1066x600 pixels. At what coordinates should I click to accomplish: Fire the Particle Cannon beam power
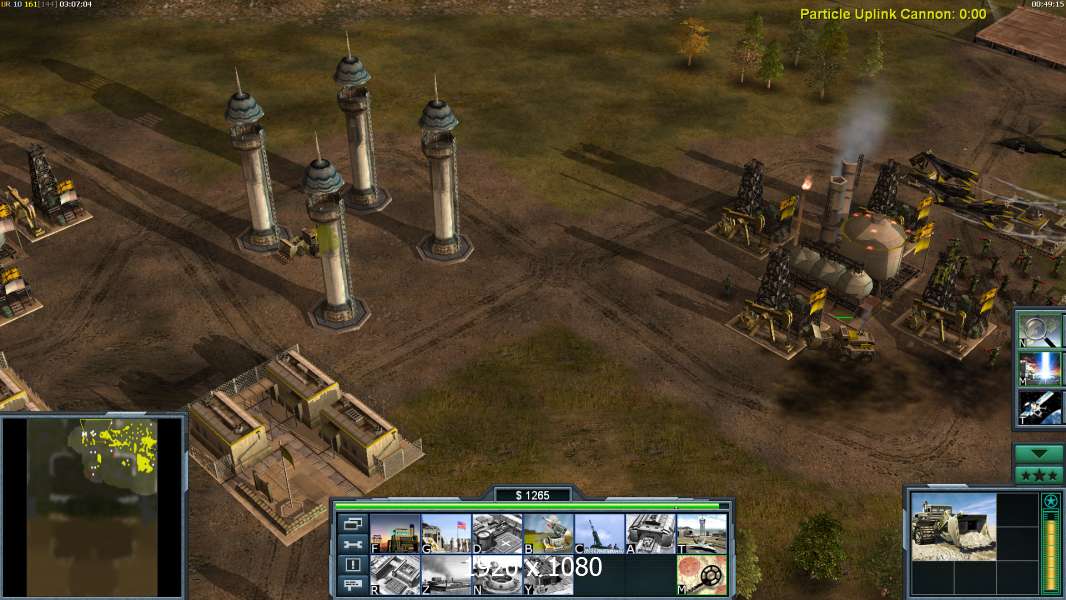click(x=1040, y=368)
